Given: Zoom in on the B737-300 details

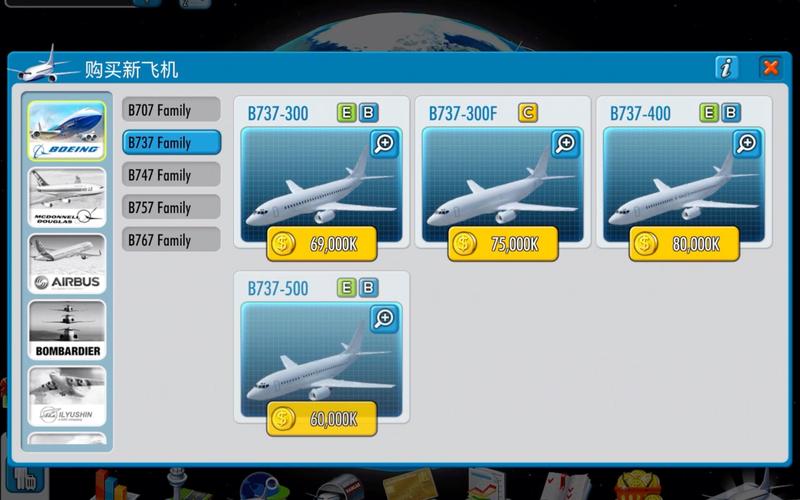Looking at the screenshot, I should pos(384,144).
